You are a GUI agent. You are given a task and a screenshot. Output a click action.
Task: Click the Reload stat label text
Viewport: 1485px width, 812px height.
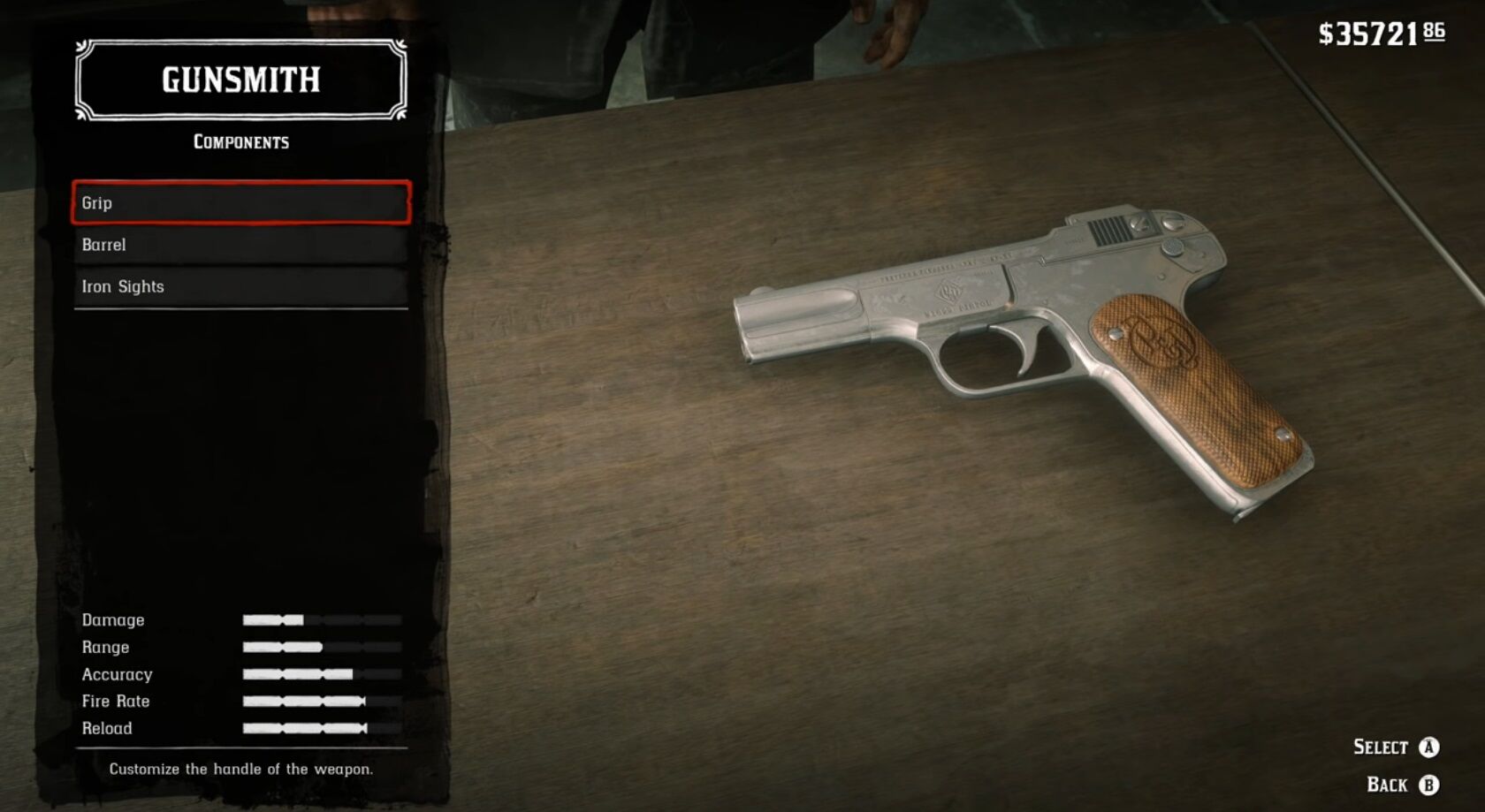pos(106,729)
